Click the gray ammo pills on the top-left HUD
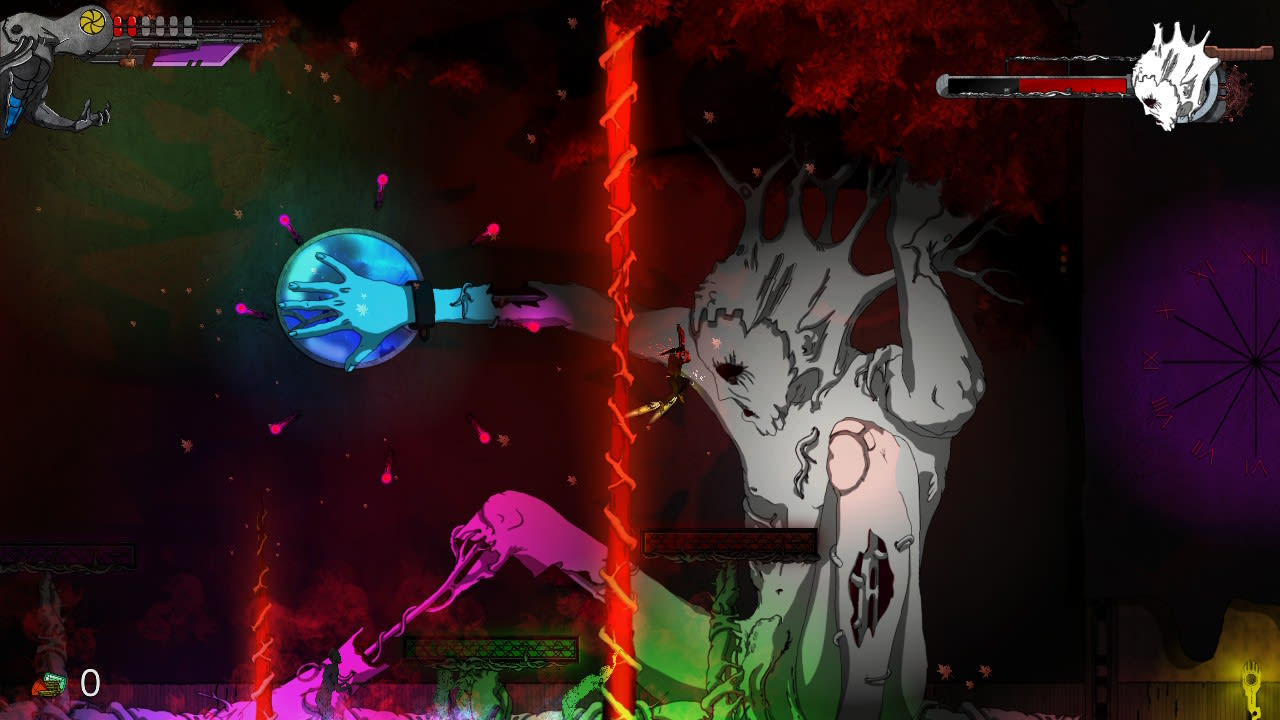 (166, 26)
